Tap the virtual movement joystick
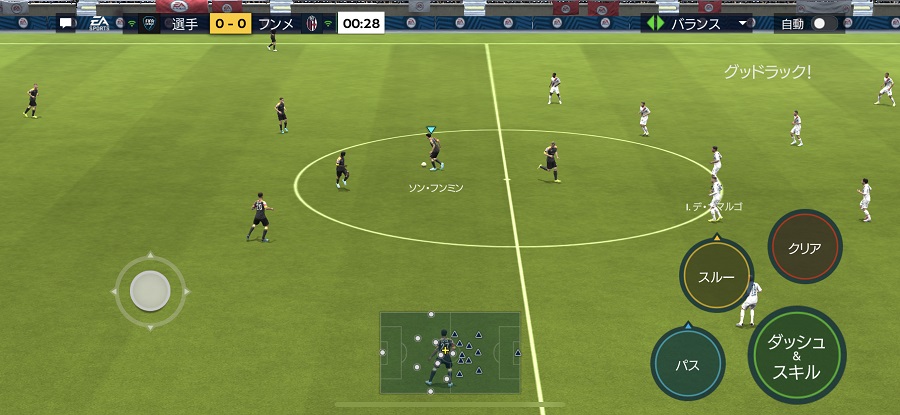 [150, 291]
